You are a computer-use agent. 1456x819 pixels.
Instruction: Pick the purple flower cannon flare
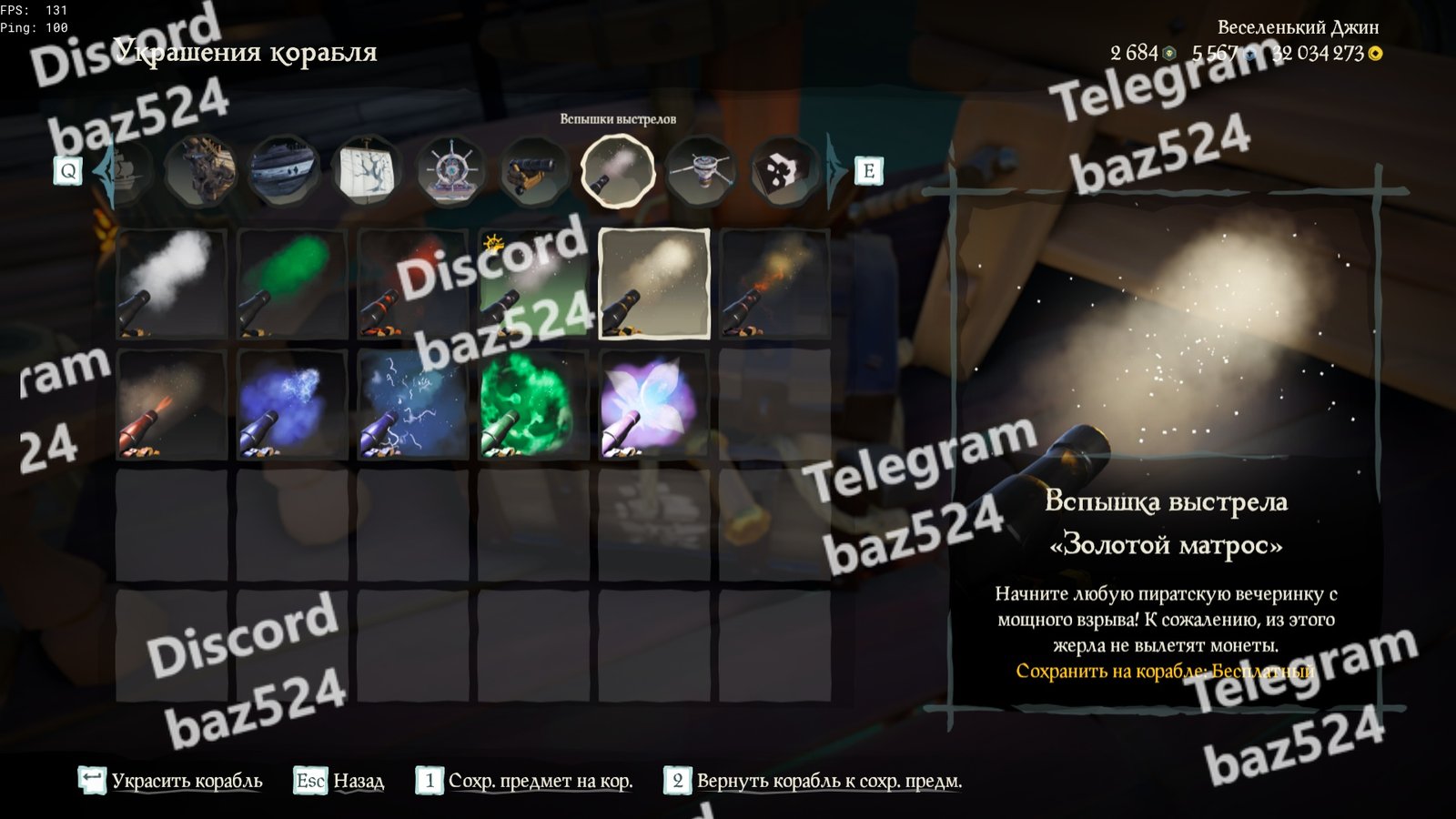pyautogui.click(x=653, y=405)
